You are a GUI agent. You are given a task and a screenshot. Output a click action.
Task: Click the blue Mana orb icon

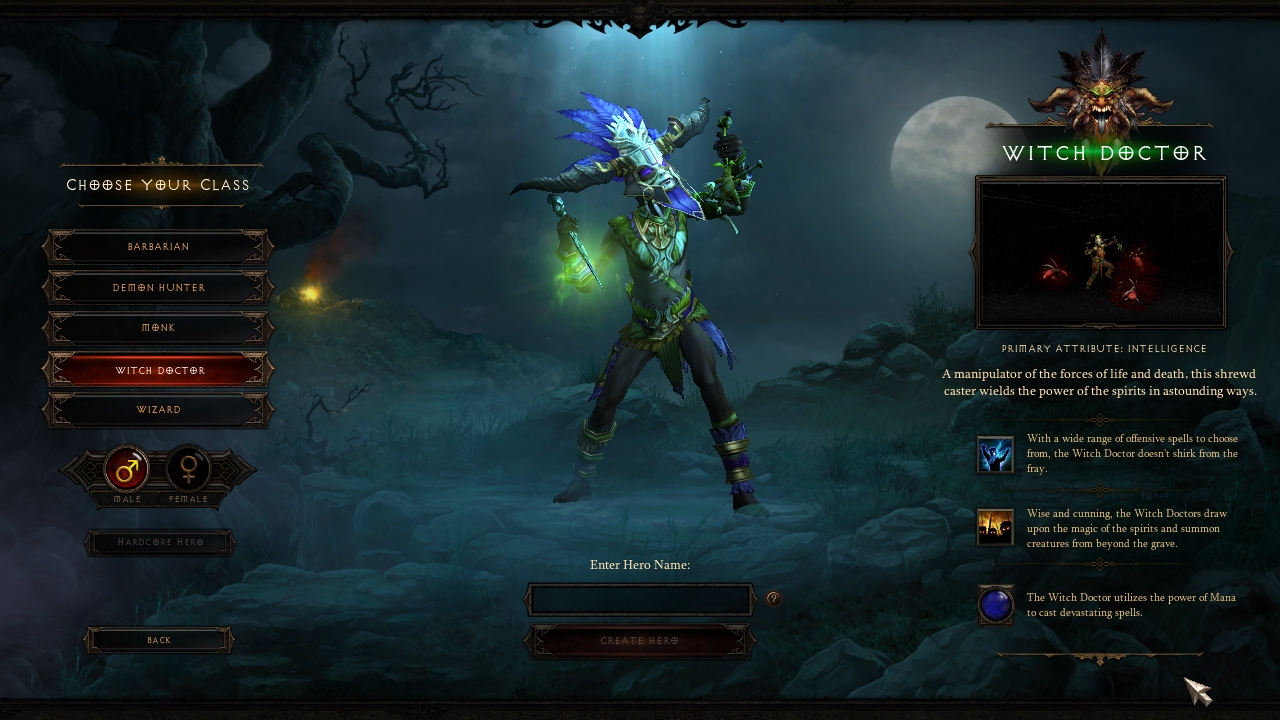[995, 605]
